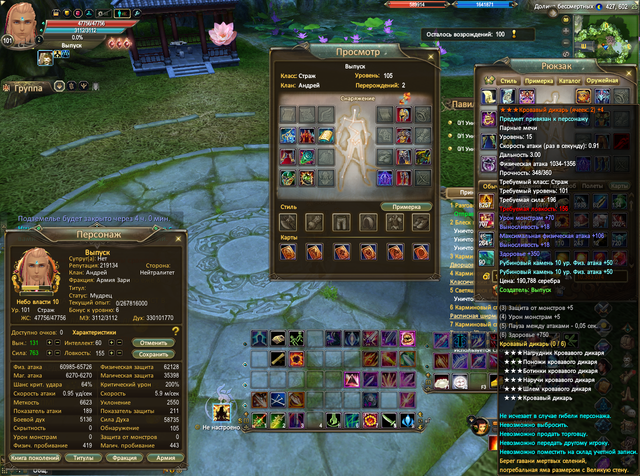Switch to the Стиль tab in backpack

pyautogui.click(x=508, y=79)
